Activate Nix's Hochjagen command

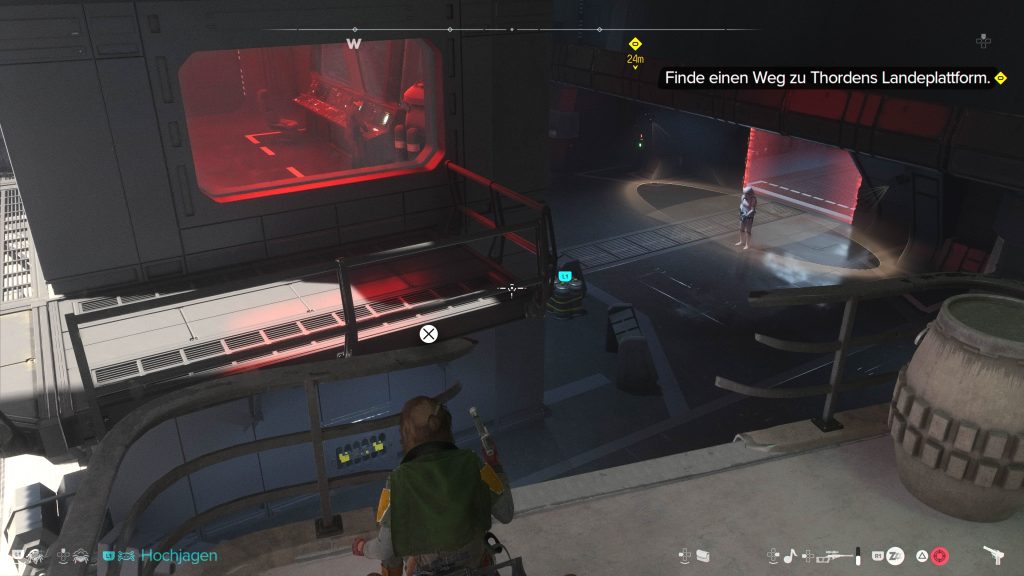point(179,555)
